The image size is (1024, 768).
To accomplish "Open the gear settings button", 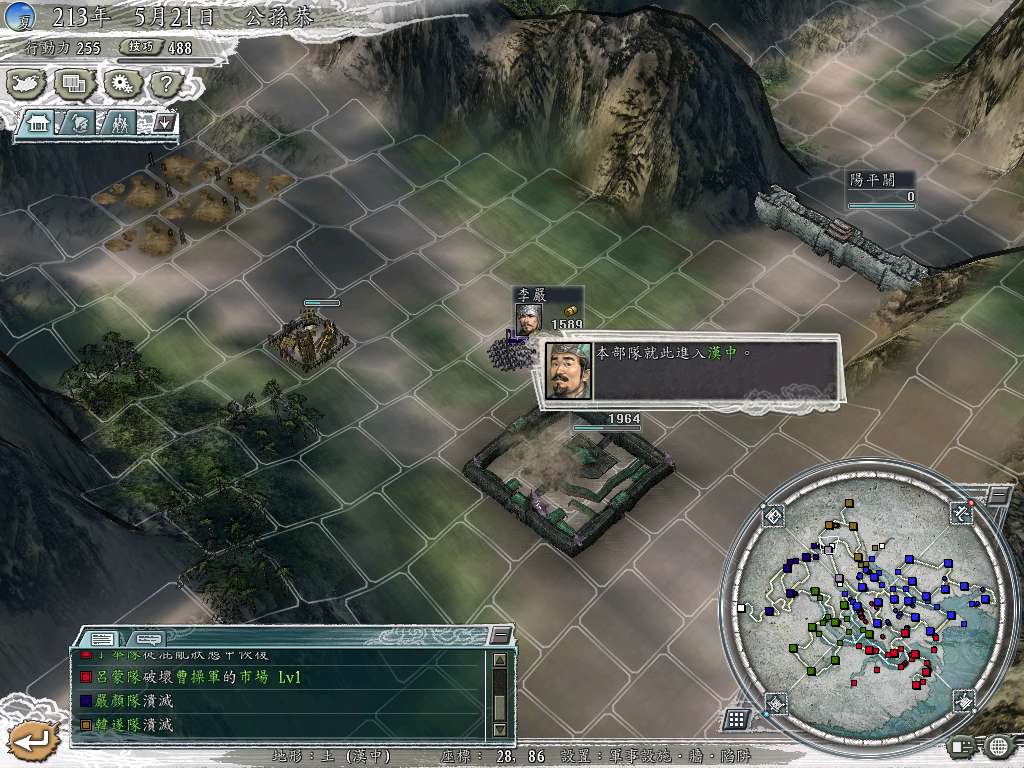I will point(121,84).
